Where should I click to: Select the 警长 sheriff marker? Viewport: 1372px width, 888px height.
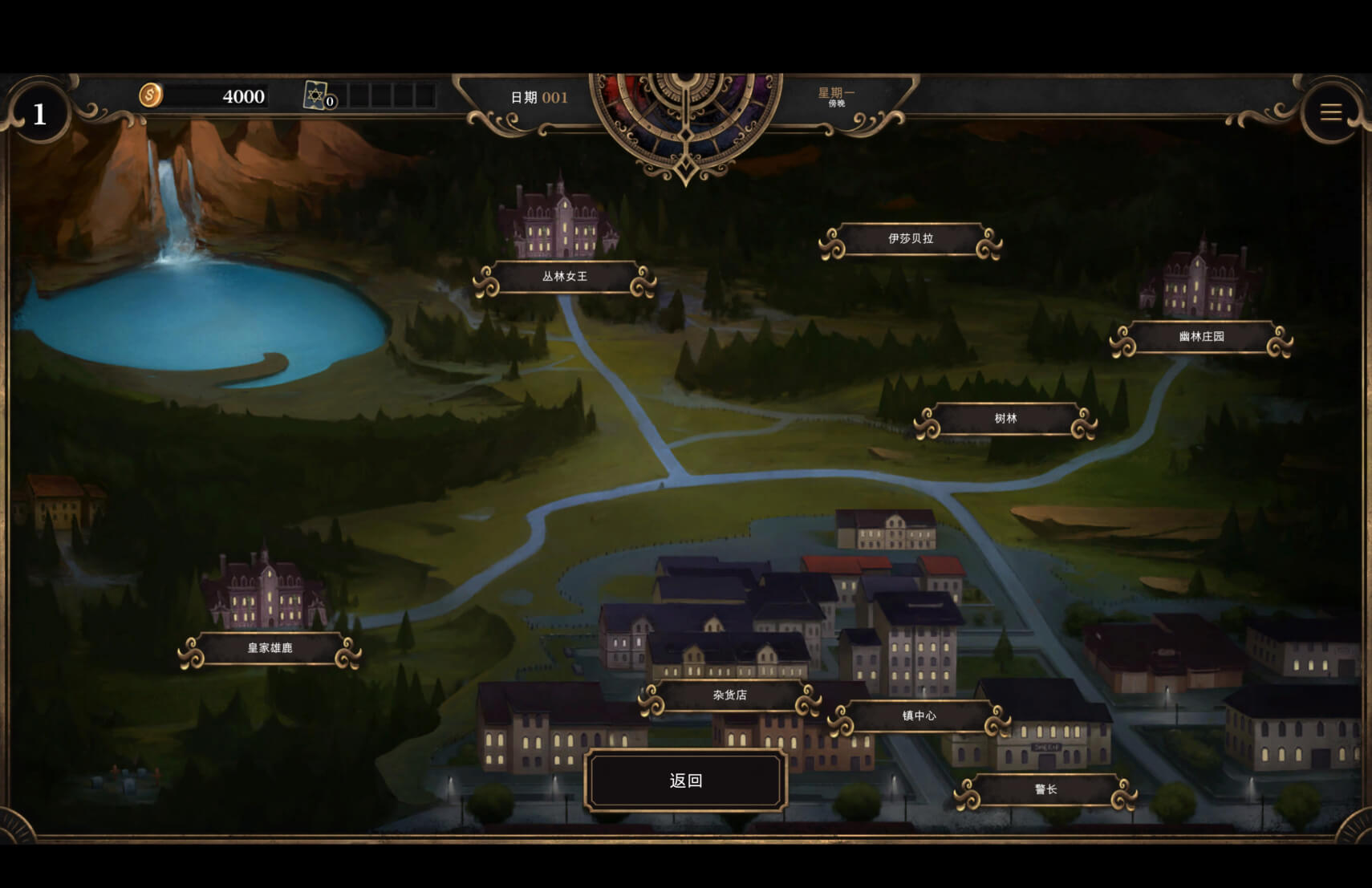point(1045,790)
